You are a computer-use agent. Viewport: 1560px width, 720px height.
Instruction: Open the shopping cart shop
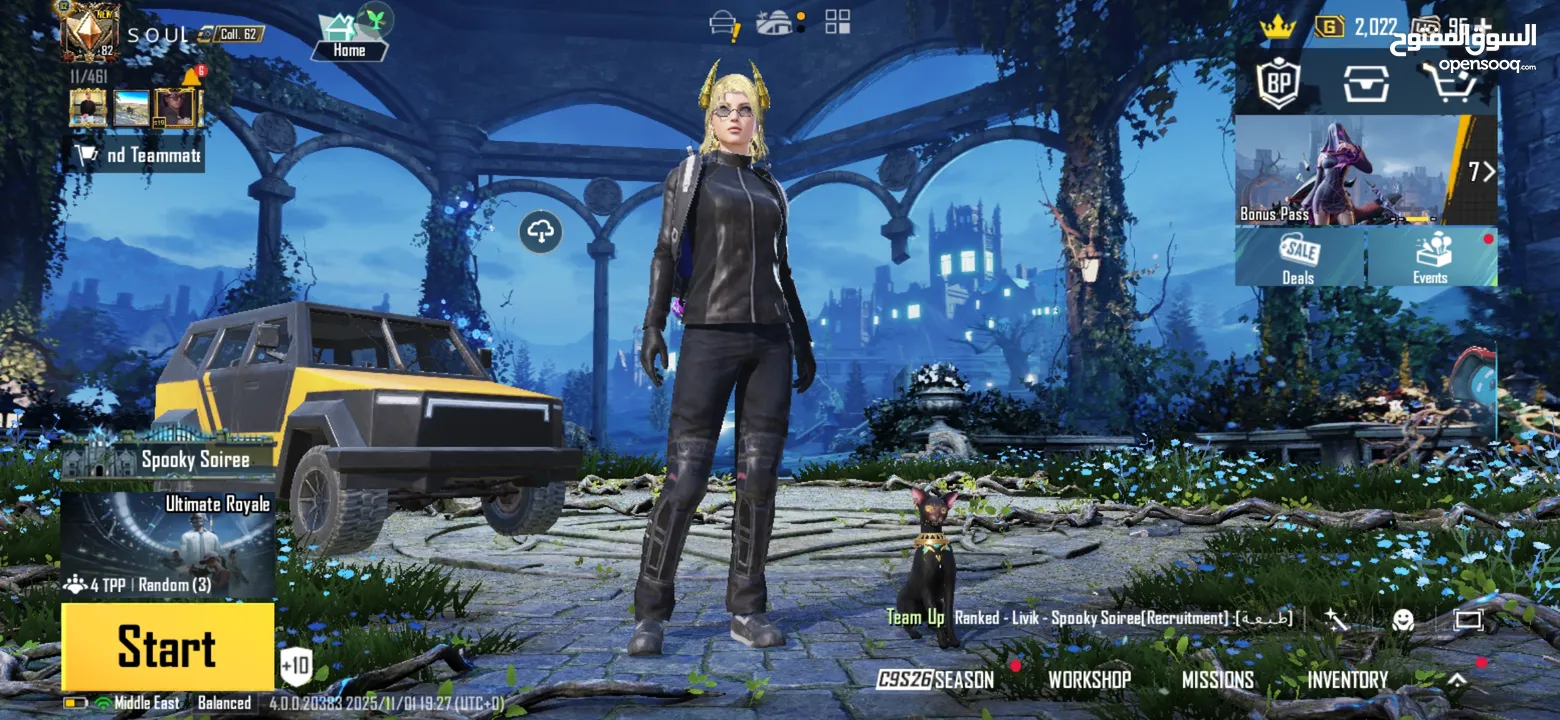coord(1450,84)
